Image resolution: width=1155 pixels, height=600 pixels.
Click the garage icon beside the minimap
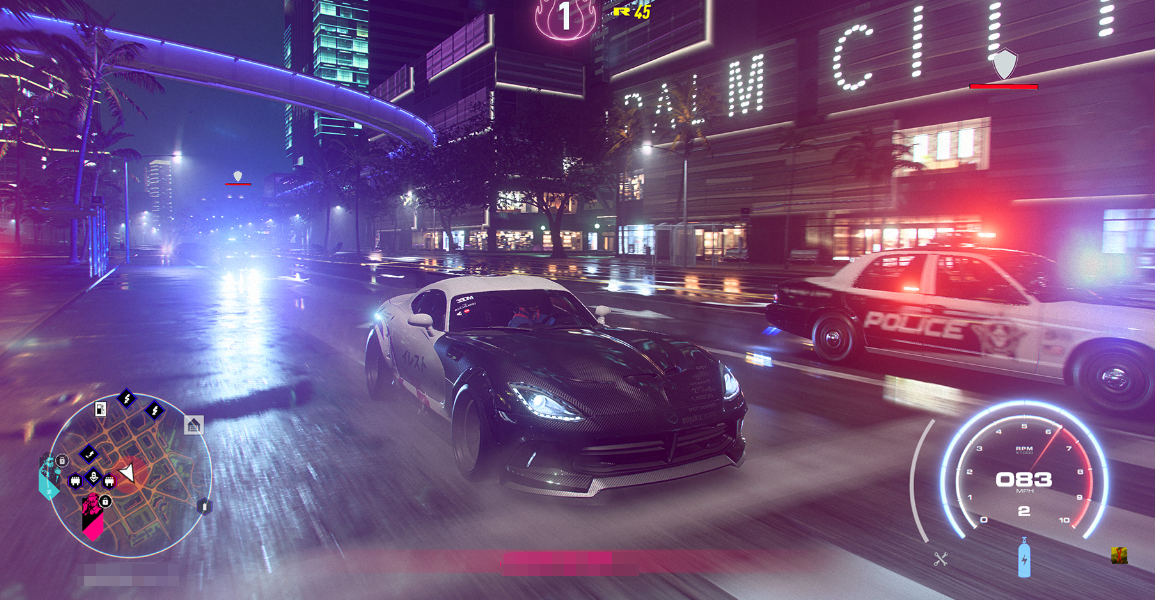tap(193, 425)
